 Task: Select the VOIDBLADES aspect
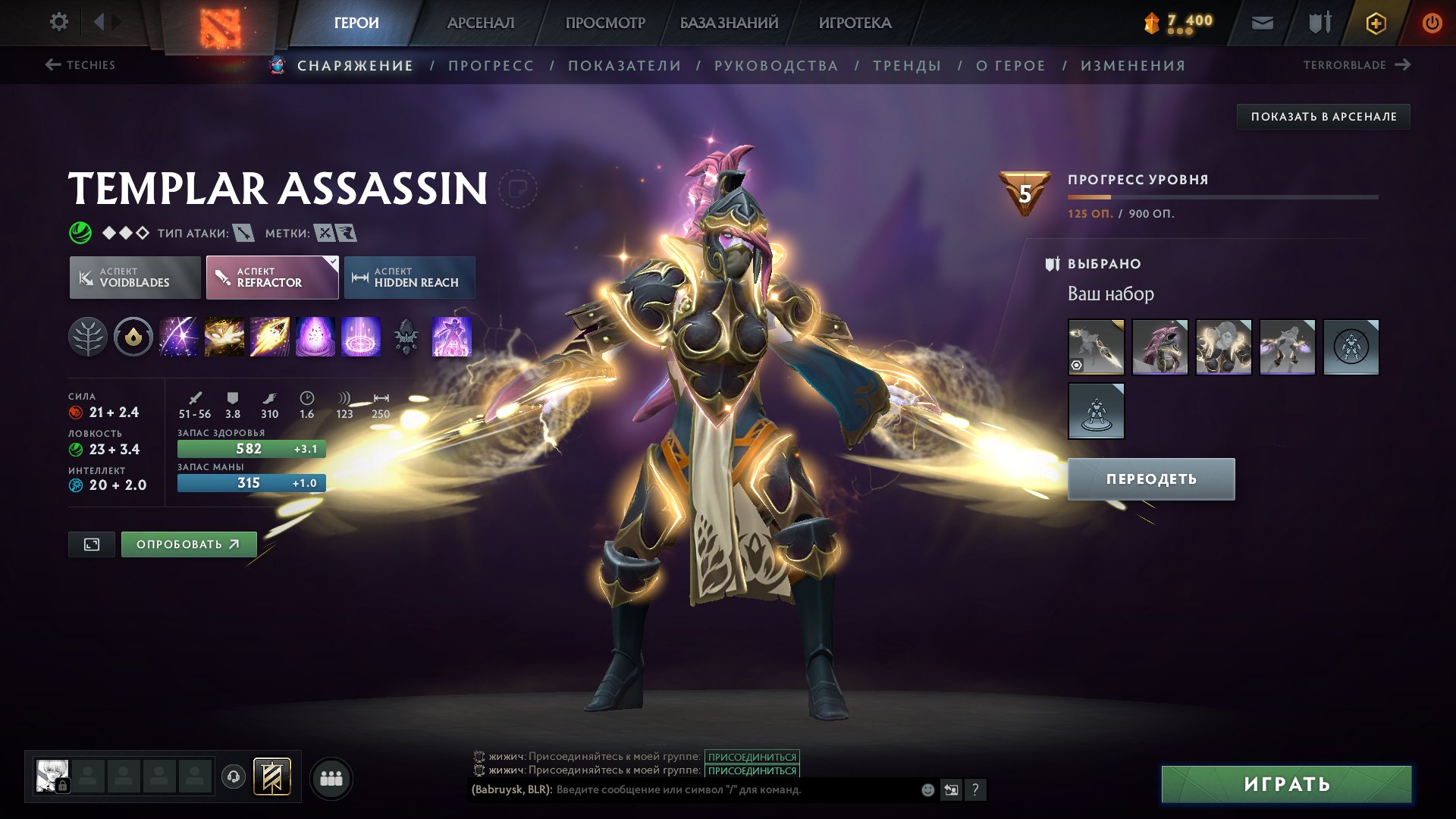pos(134,277)
